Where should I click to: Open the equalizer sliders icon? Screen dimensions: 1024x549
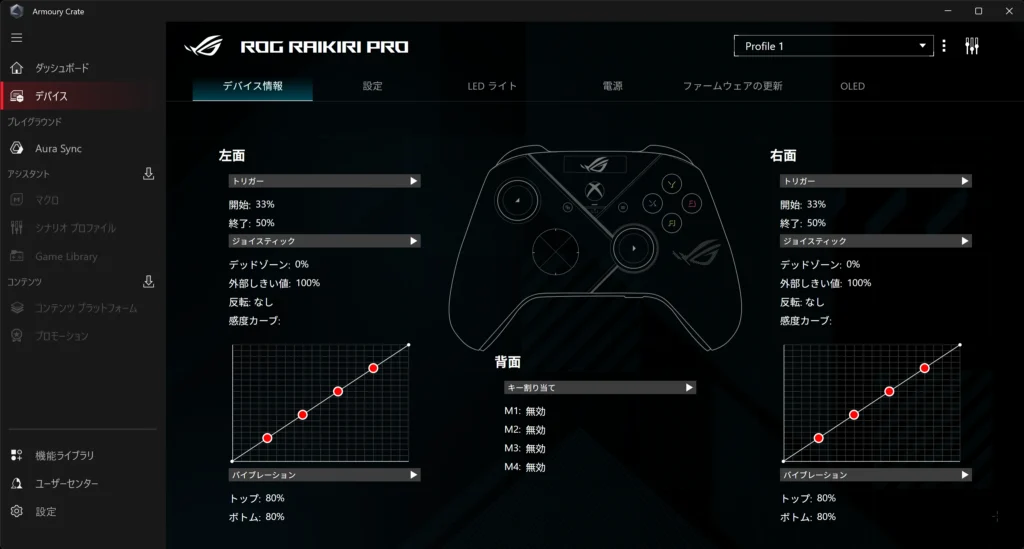(x=972, y=46)
